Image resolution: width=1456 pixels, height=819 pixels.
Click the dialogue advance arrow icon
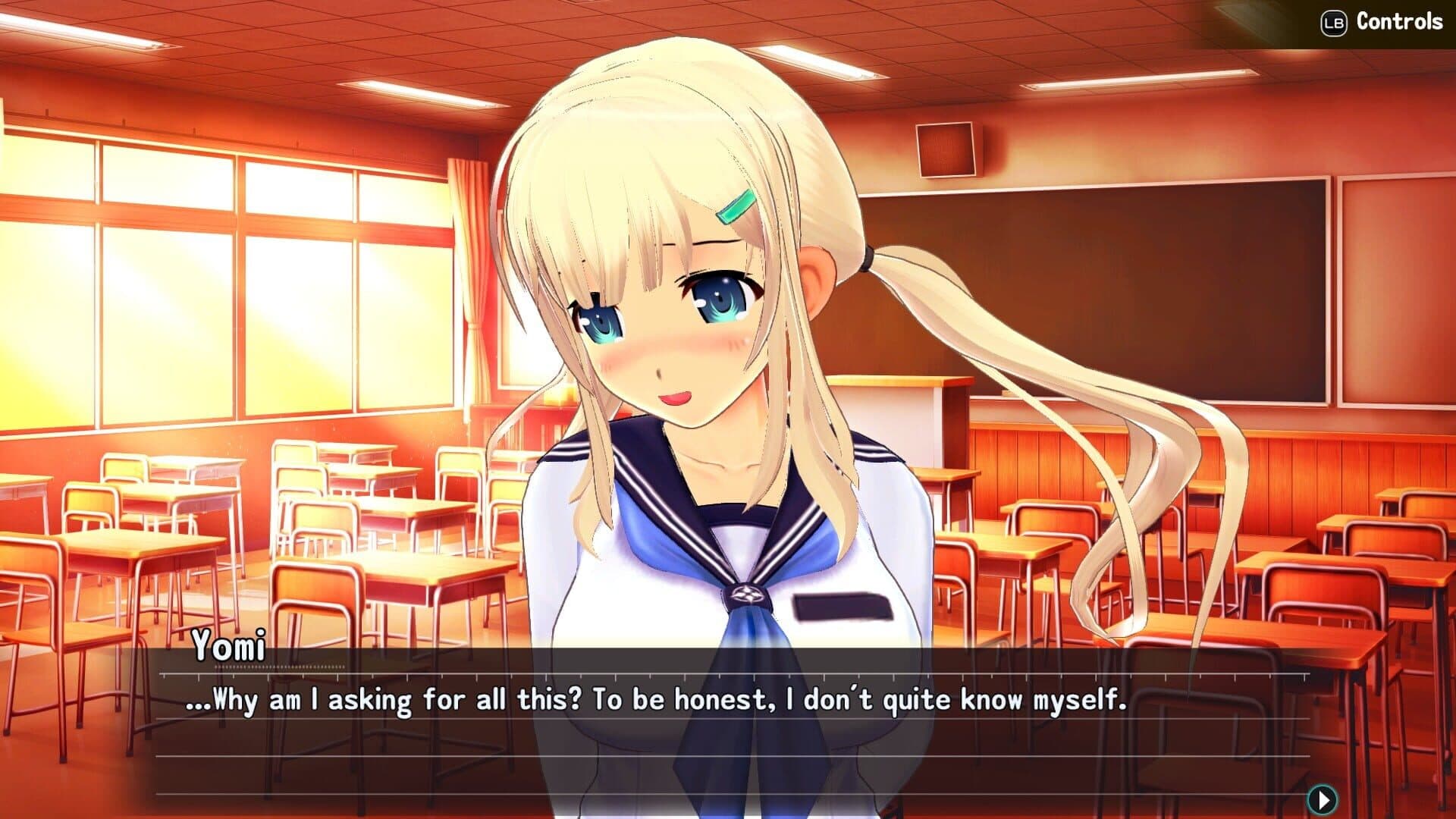(x=1322, y=799)
